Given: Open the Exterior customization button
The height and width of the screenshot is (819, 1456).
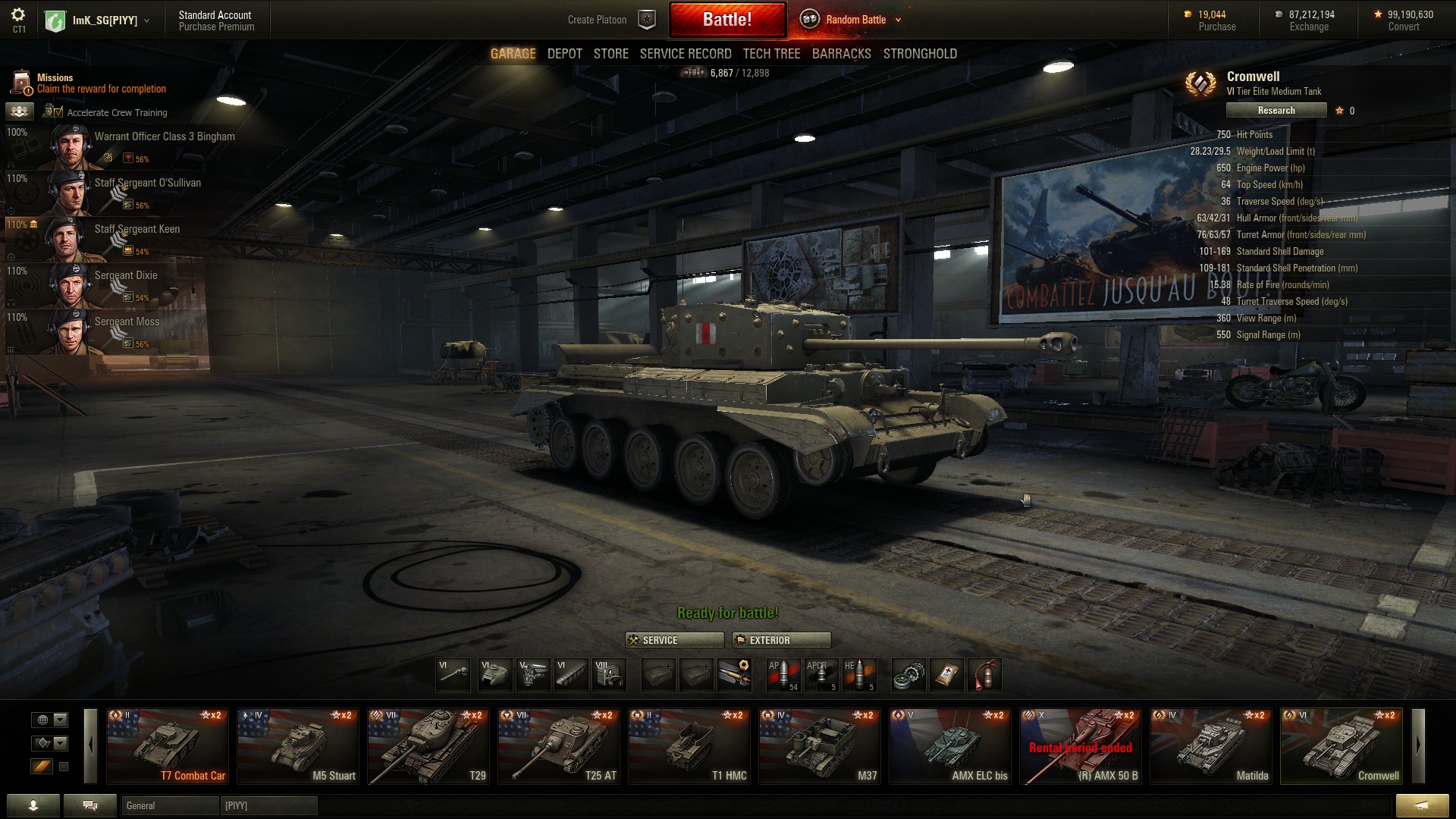Looking at the screenshot, I should tap(781, 640).
